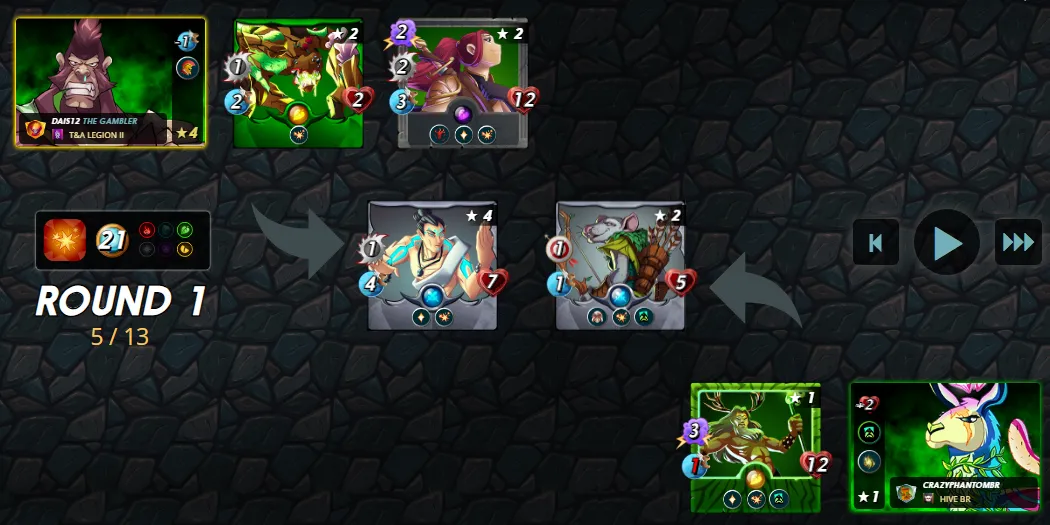Viewport: 1050px width, 525px height.
Task: Play the battle replay
Action: [x=946, y=242]
